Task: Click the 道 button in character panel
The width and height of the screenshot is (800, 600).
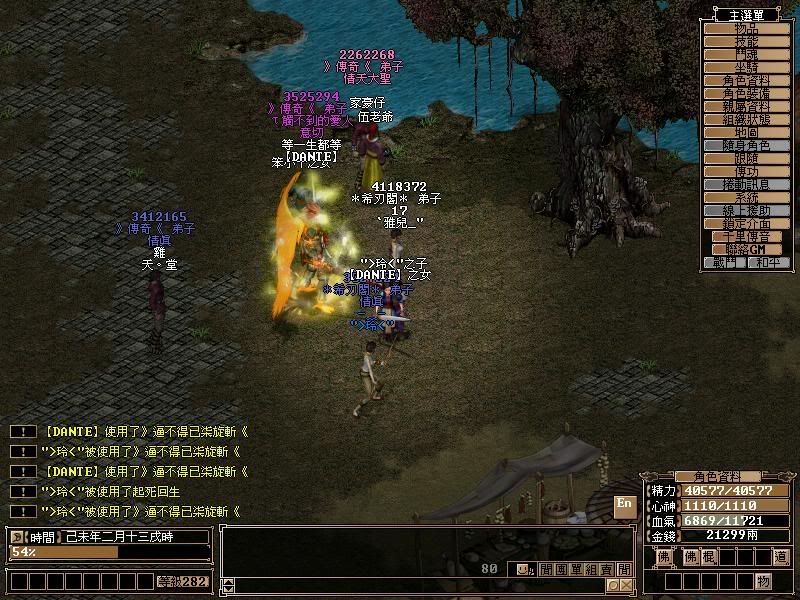Action: point(780,556)
